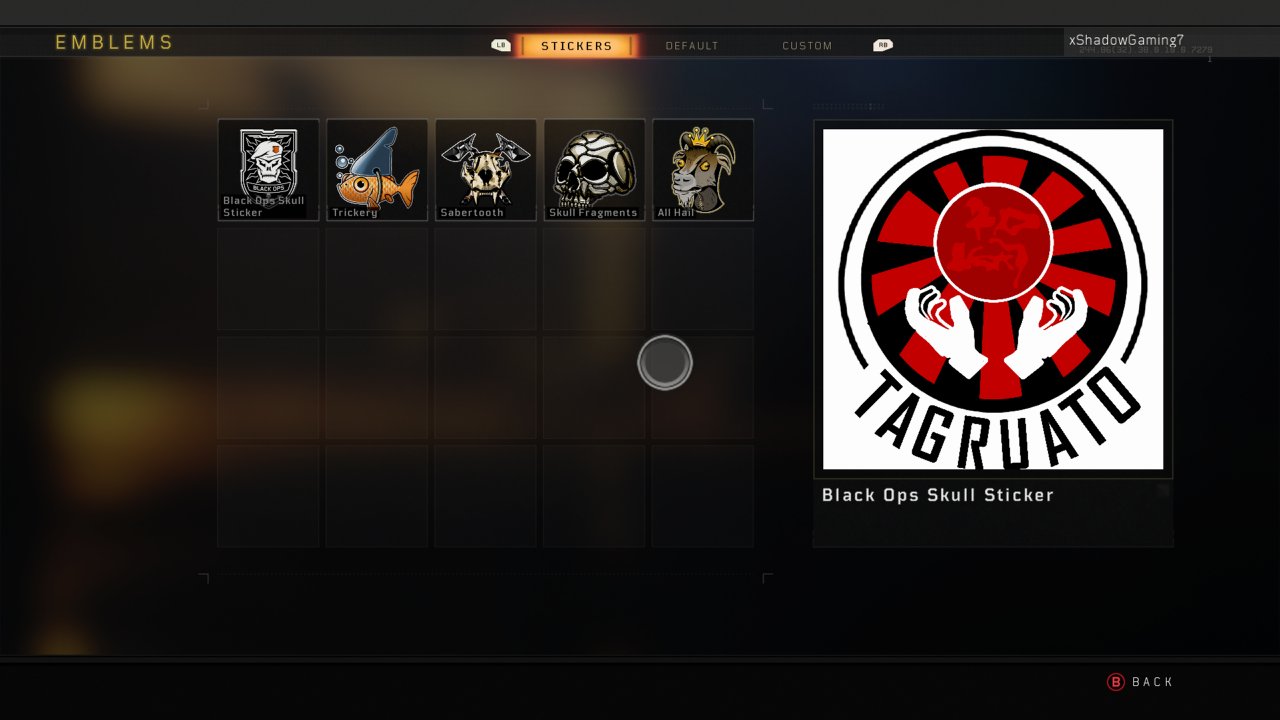Switch to the Custom emblems tab
The image size is (1280, 720).
[806, 45]
